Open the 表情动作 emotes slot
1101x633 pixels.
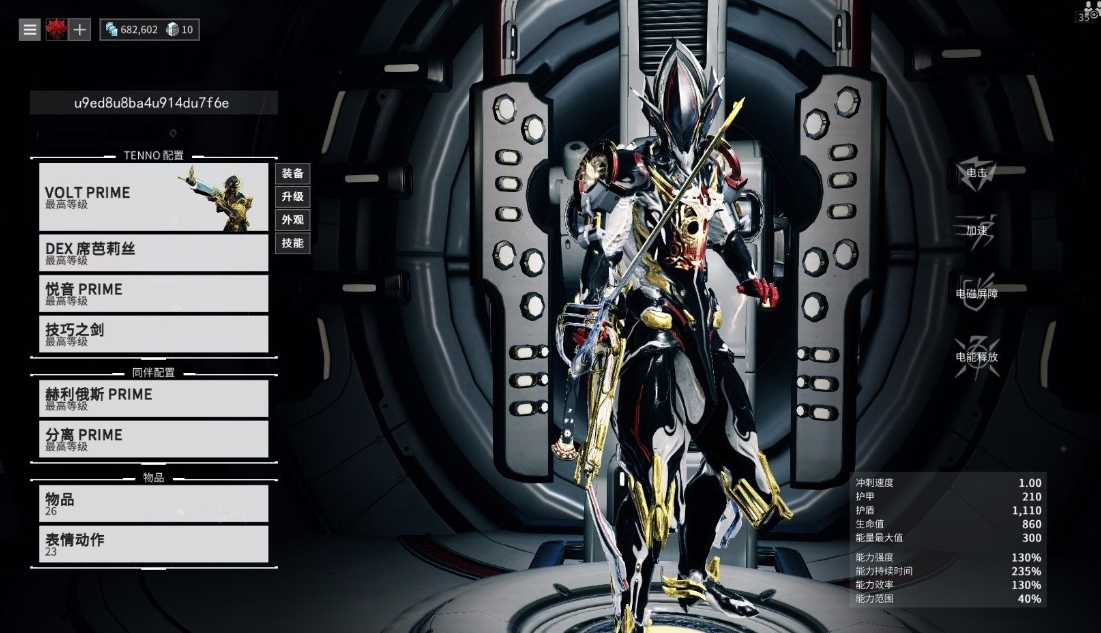pyautogui.click(x=154, y=544)
